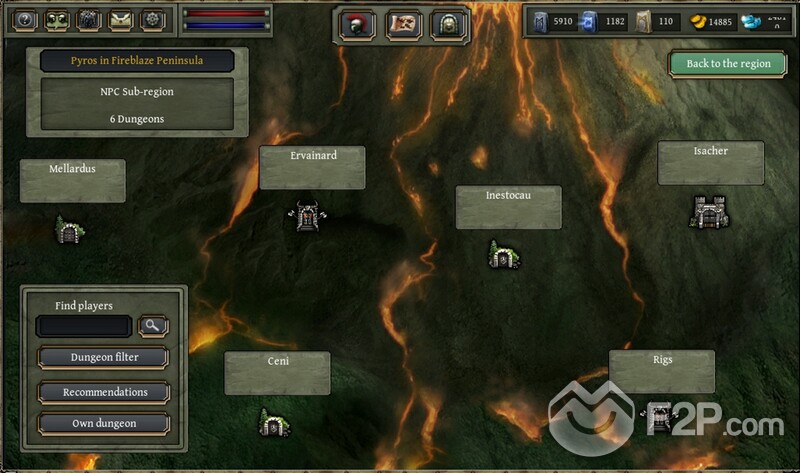
Task: Select the Ervainard dungeon gate
Action: tap(307, 214)
